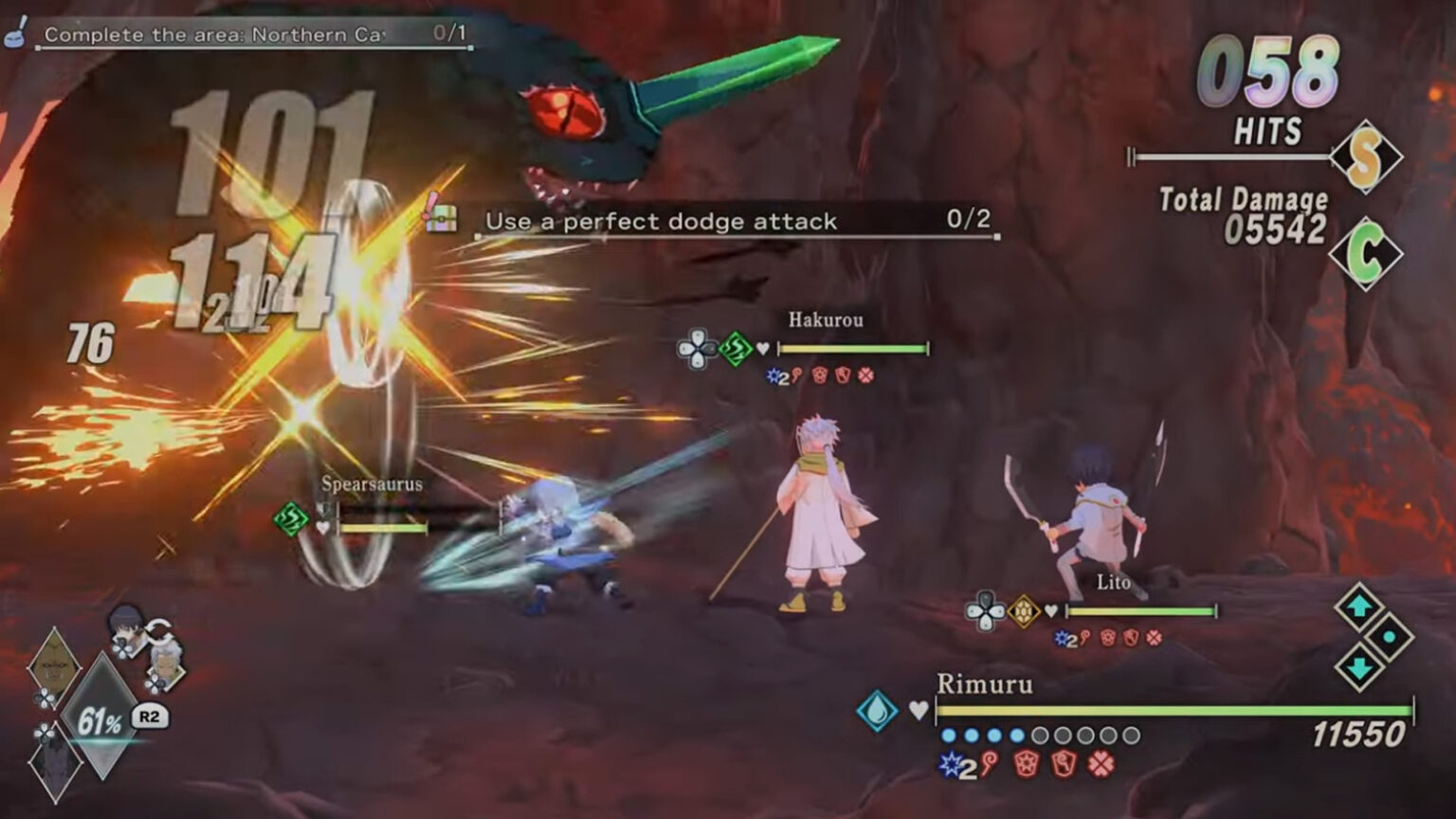Click the Spearsaurus green element icon
Screen dimensions: 1456x819
291,519
